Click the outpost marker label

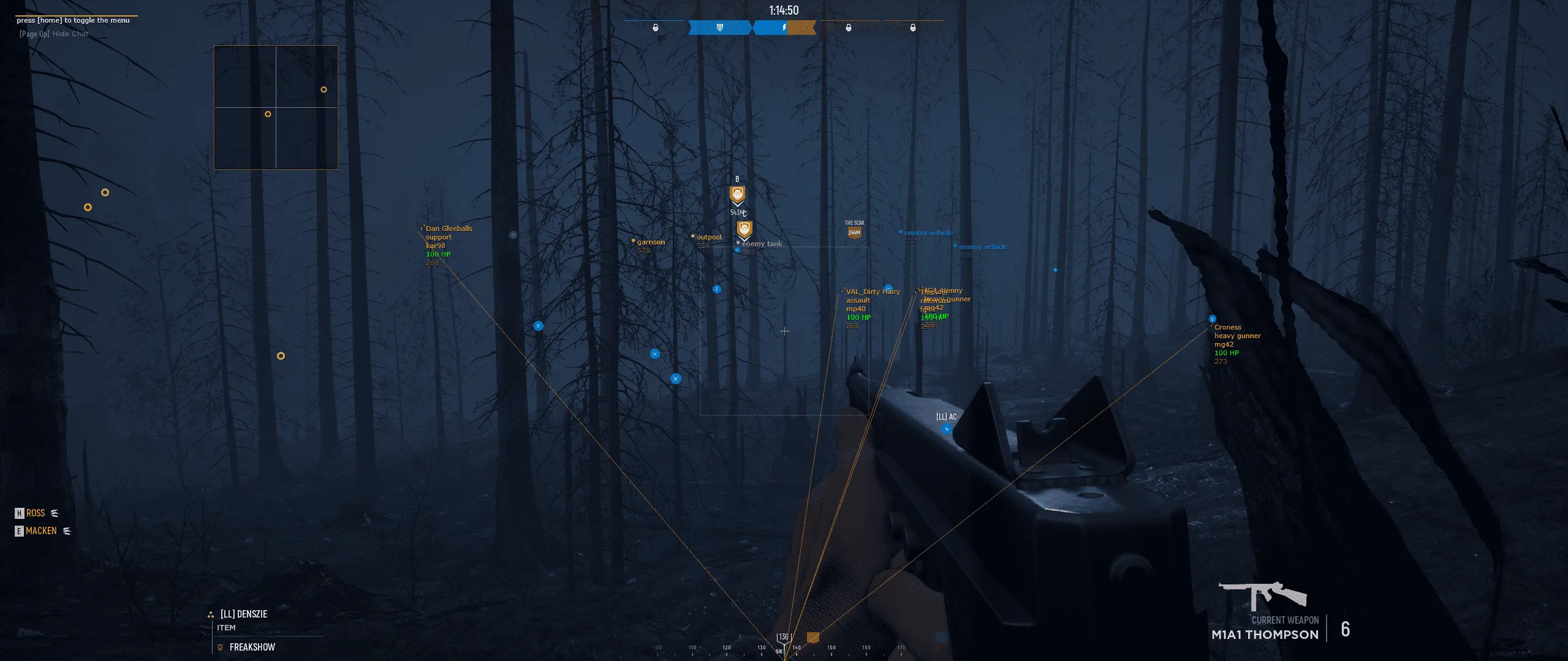tap(709, 237)
